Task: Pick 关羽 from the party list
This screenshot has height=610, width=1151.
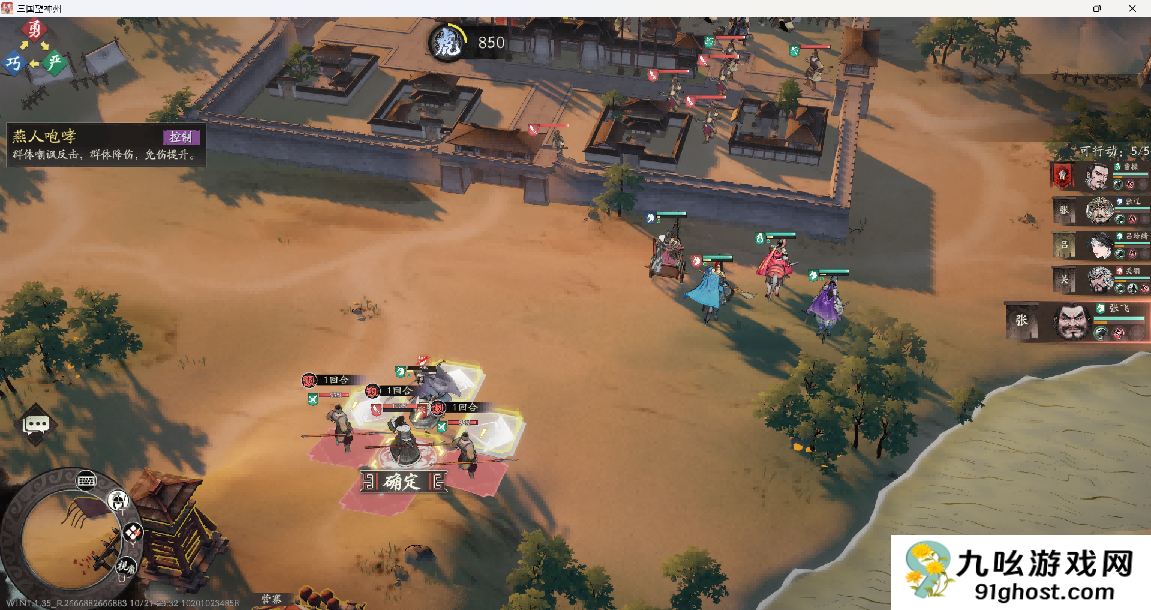Action: pos(1098,279)
